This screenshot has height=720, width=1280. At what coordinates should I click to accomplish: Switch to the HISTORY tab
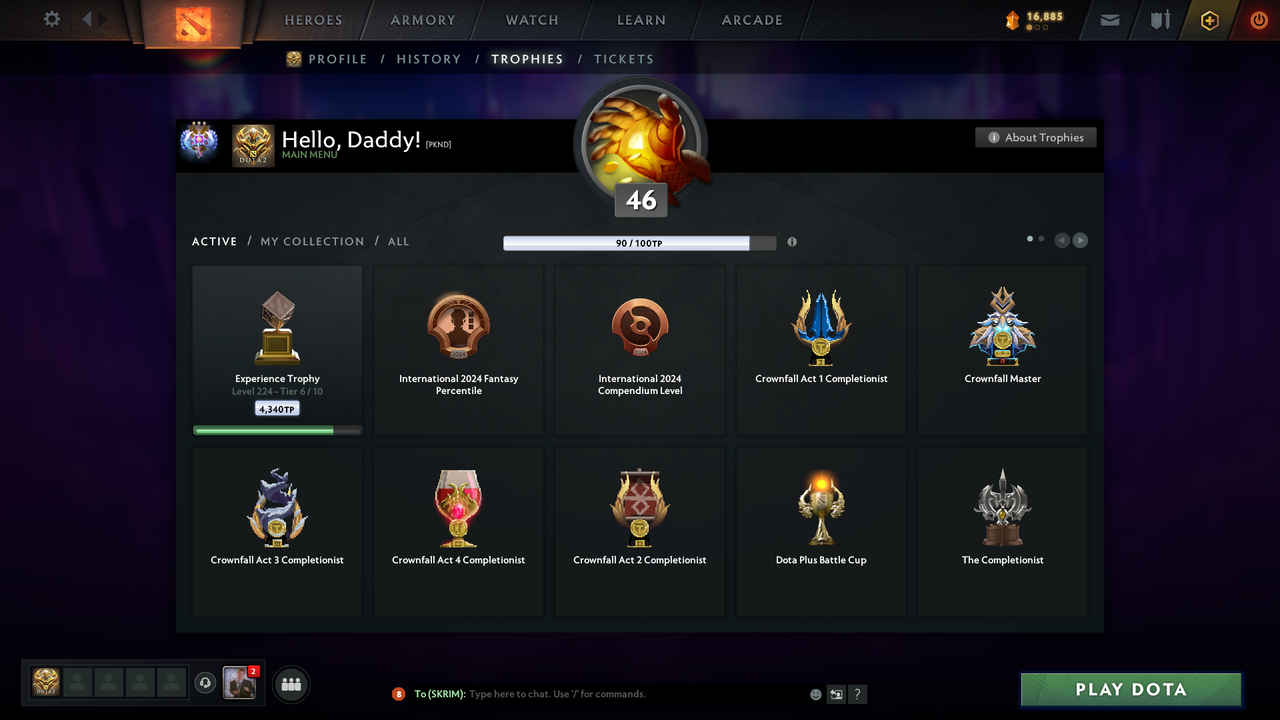pos(428,59)
